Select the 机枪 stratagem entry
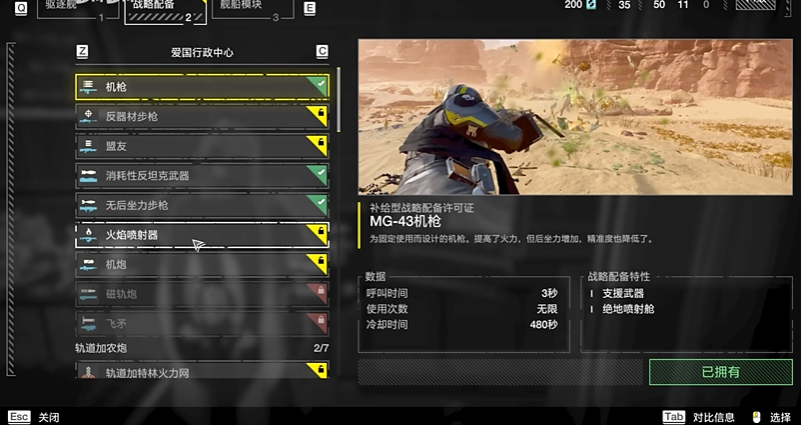Image resolution: width=801 pixels, height=425 pixels. 200,87
